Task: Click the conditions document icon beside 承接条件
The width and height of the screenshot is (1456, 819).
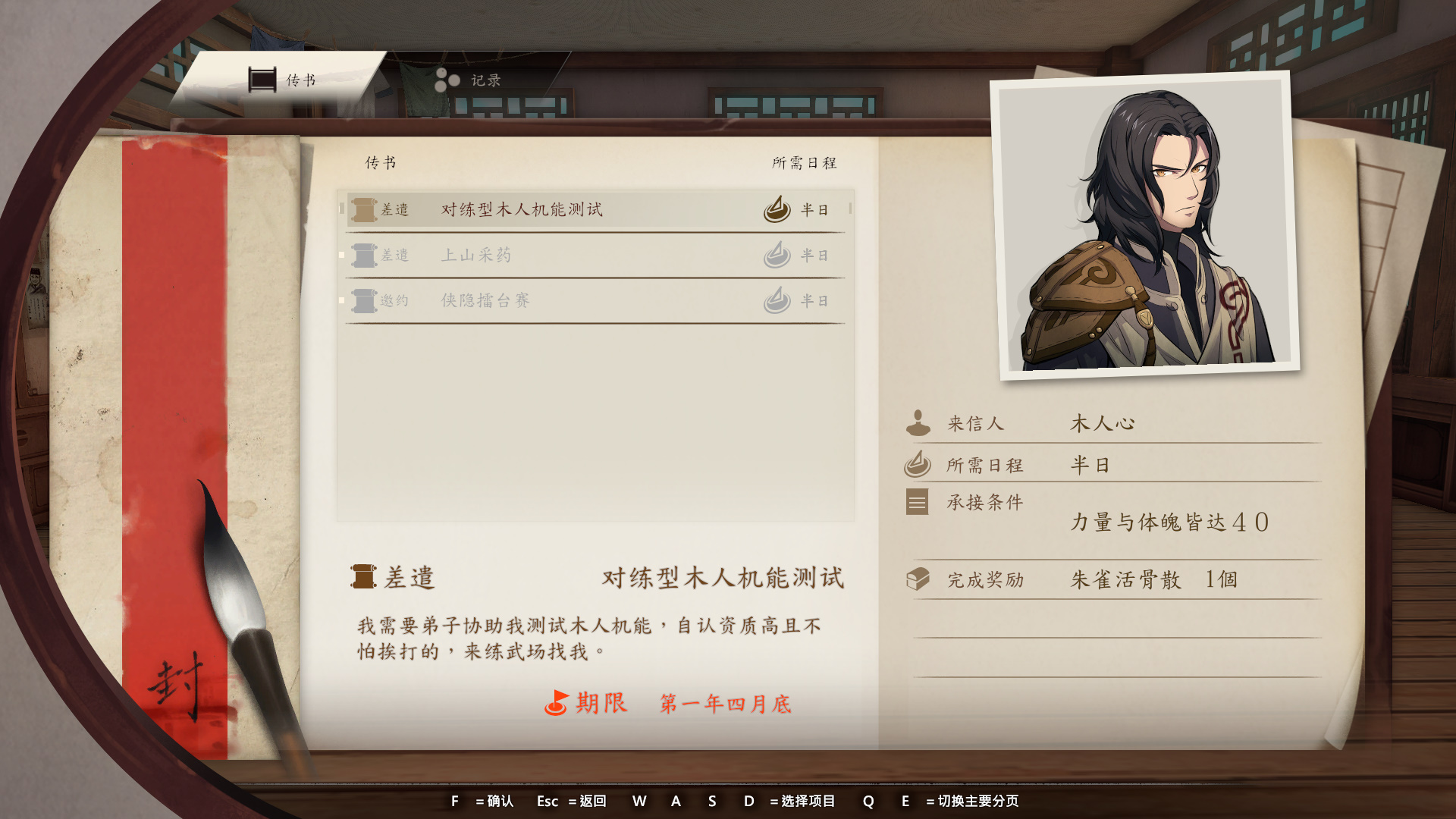Action: point(916,502)
